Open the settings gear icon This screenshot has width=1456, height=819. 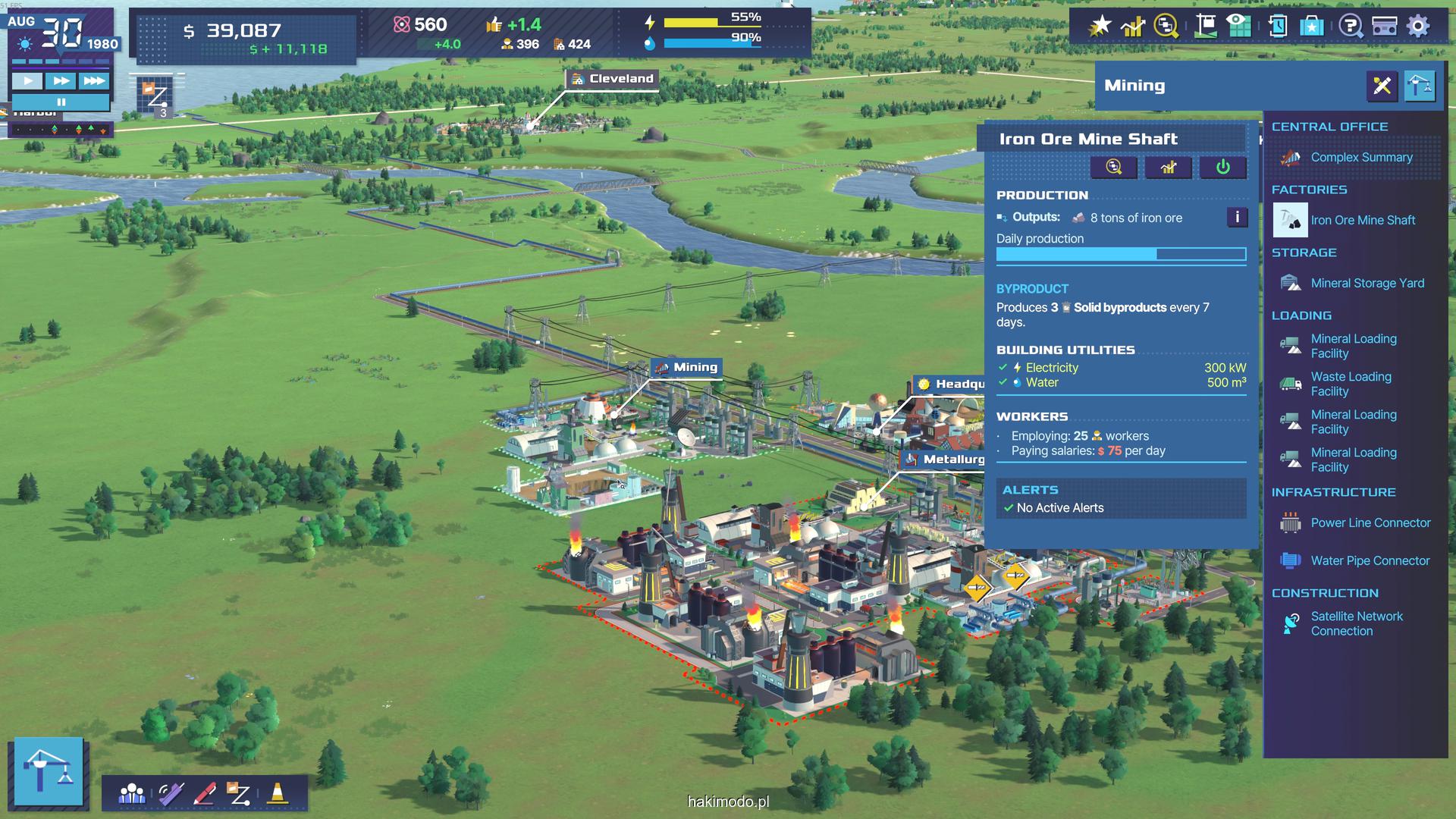click(x=1417, y=26)
